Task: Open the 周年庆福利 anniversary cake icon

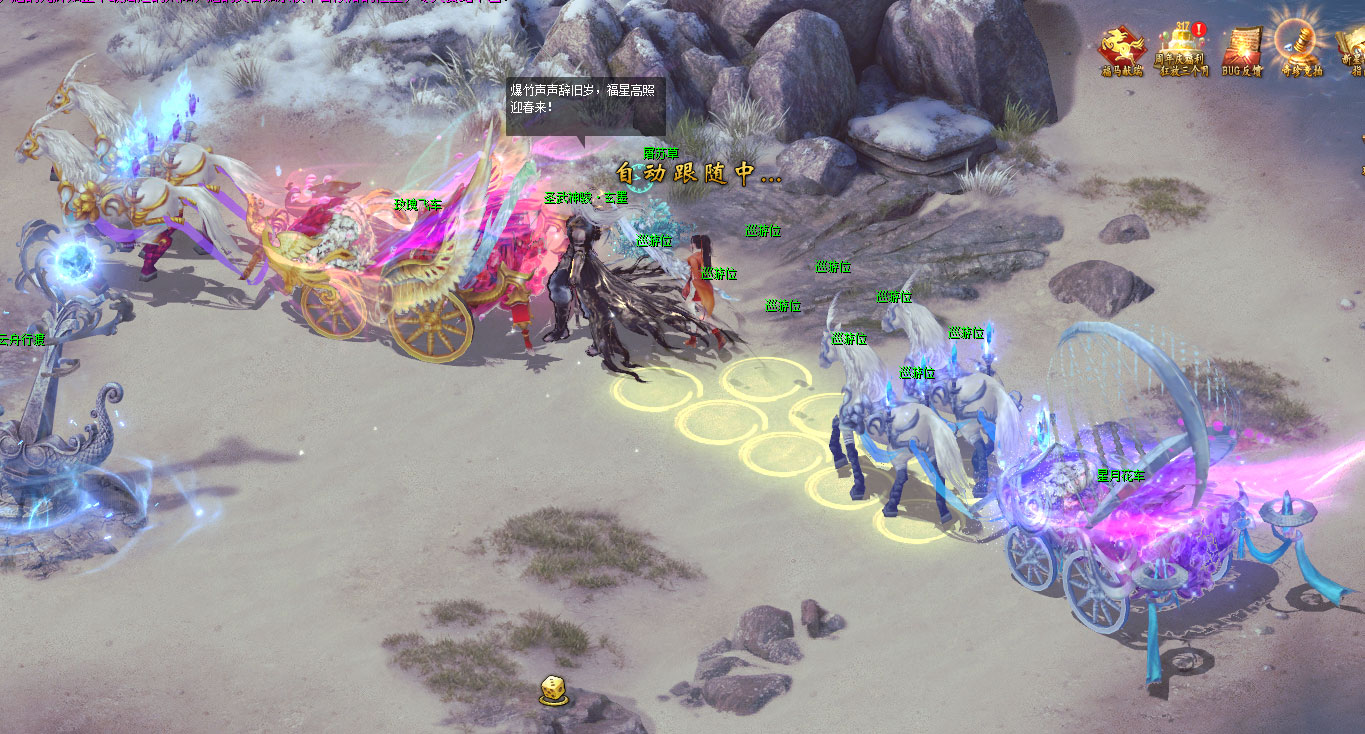Action: click(x=1183, y=48)
